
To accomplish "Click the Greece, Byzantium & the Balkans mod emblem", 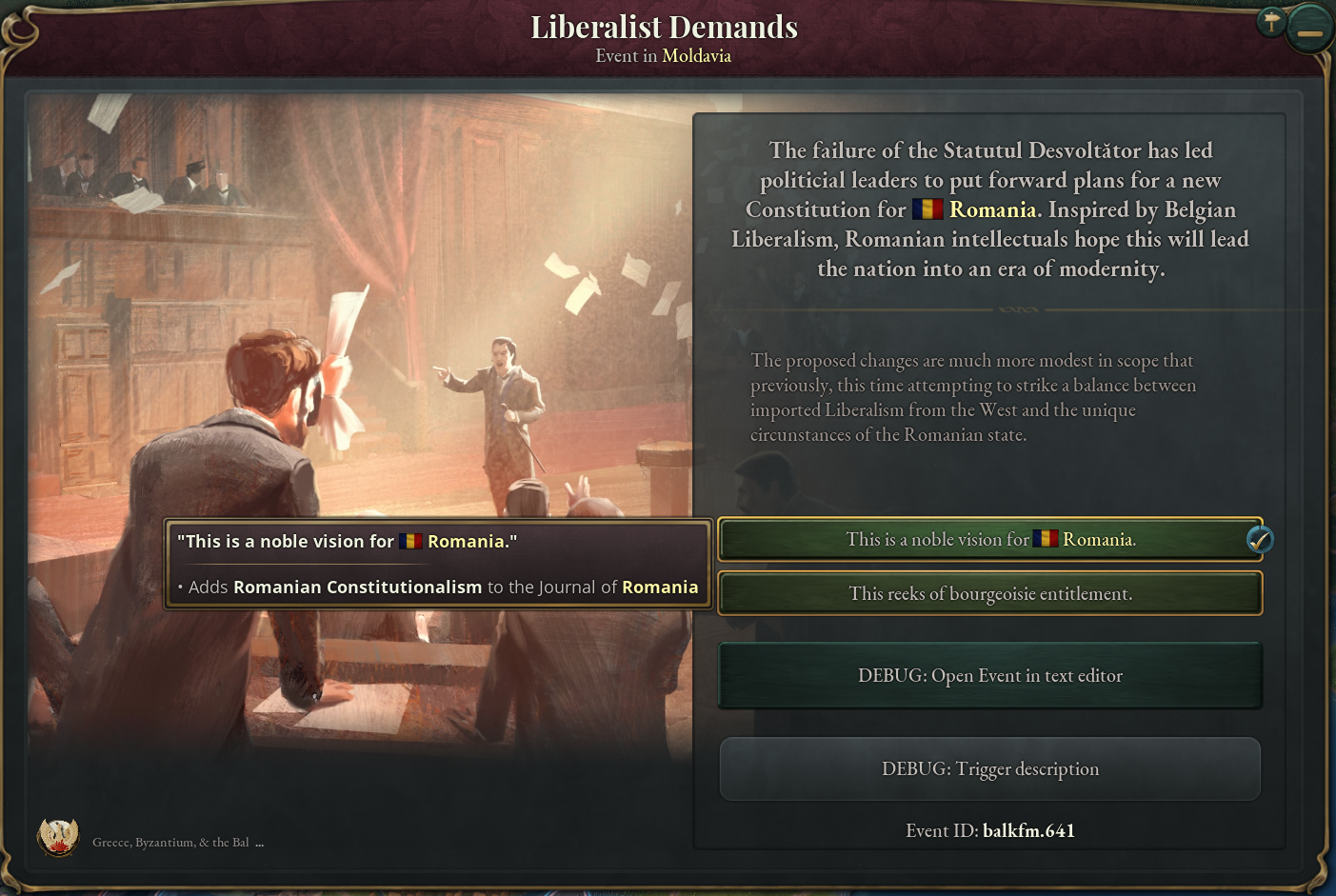I will pos(59,837).
